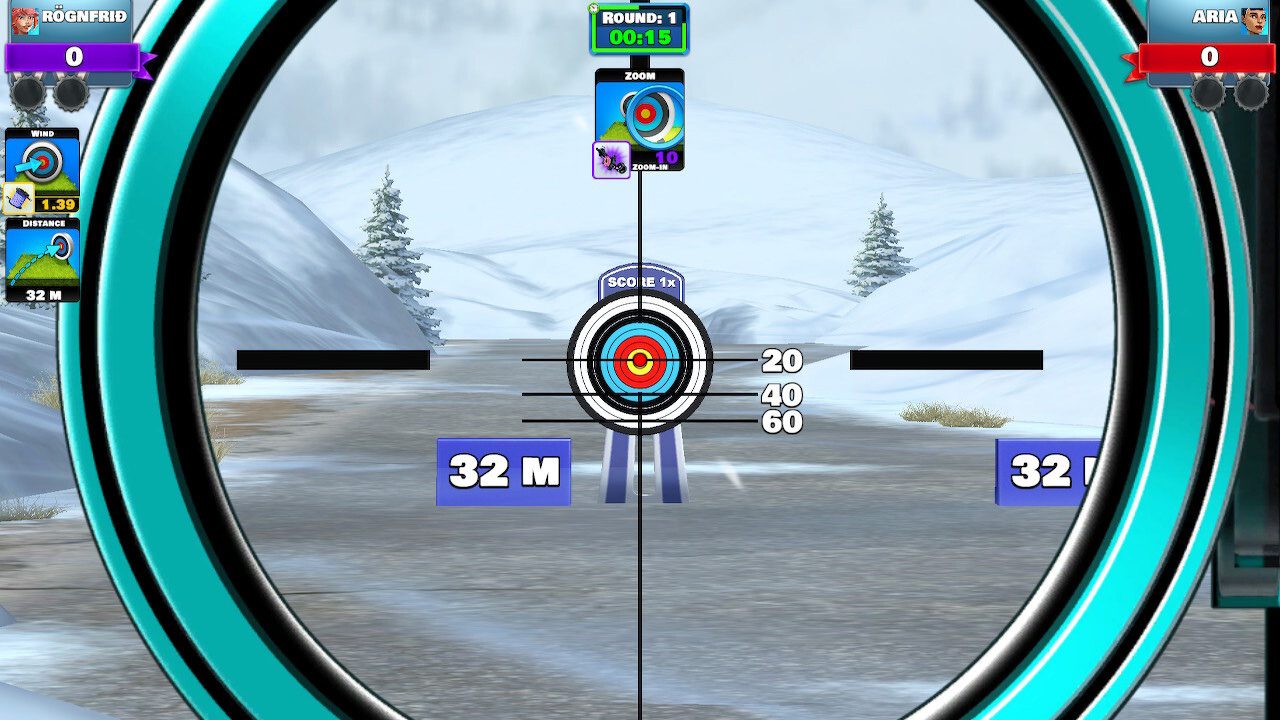The width and height of the screenshot is (1280, 720).
Task: Expand the Wind panel header label
Action: click(41, 132)
